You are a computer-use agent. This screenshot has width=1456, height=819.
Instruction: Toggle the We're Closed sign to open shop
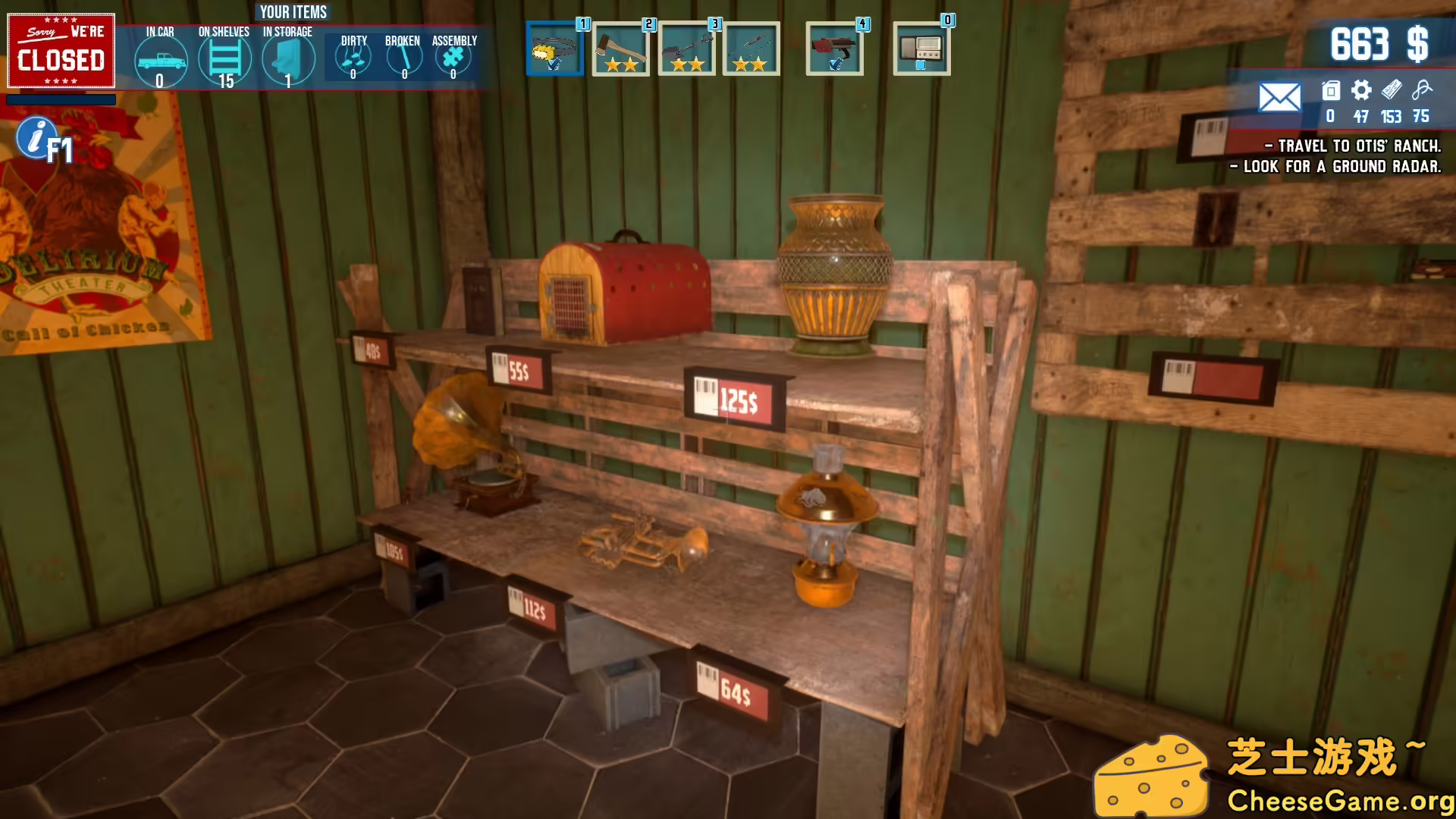tap(61, 53)
